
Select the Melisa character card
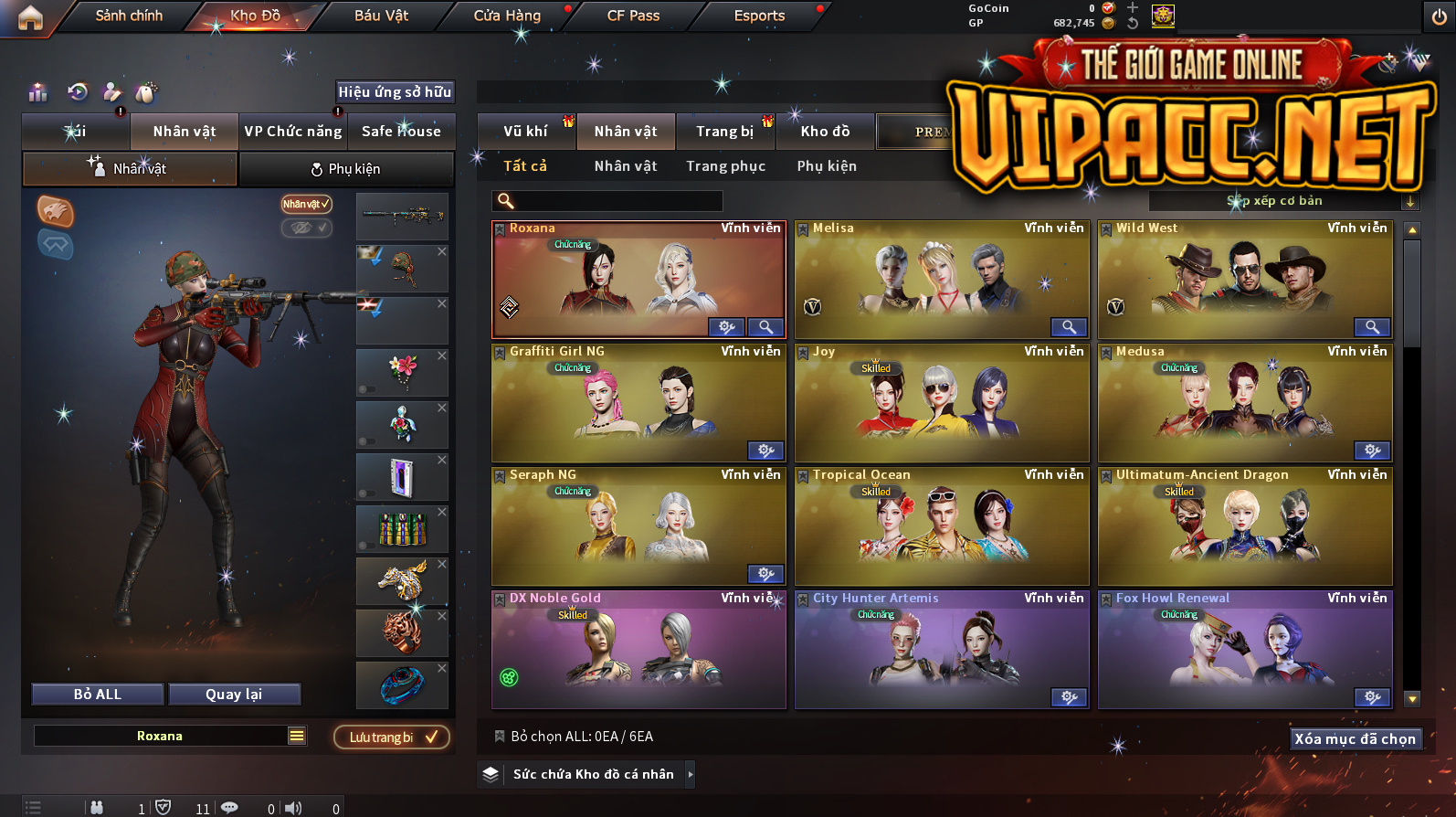pyautogui.click(x=941, y=279)
